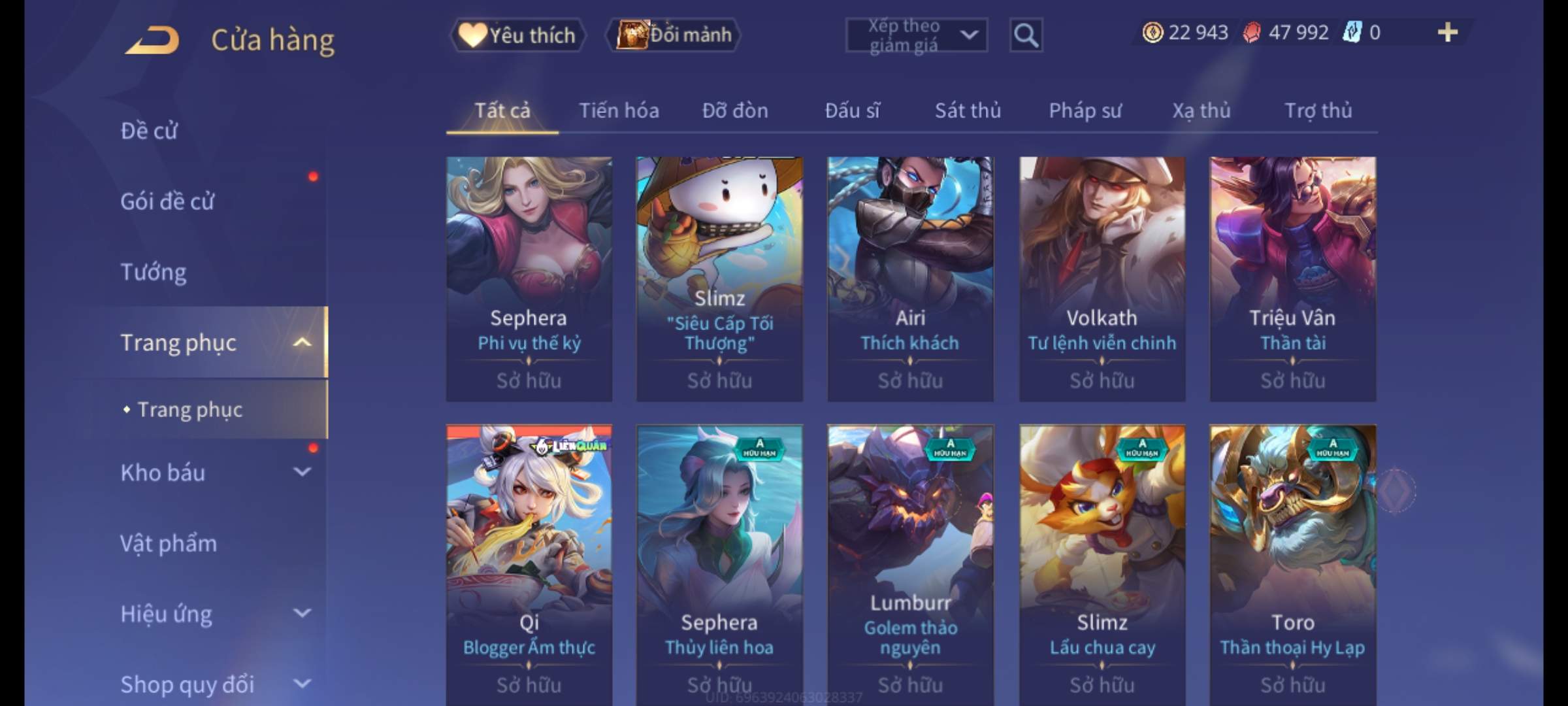Pick the Toro Thần thoại Hy Lạp skin

point(1292,562)
